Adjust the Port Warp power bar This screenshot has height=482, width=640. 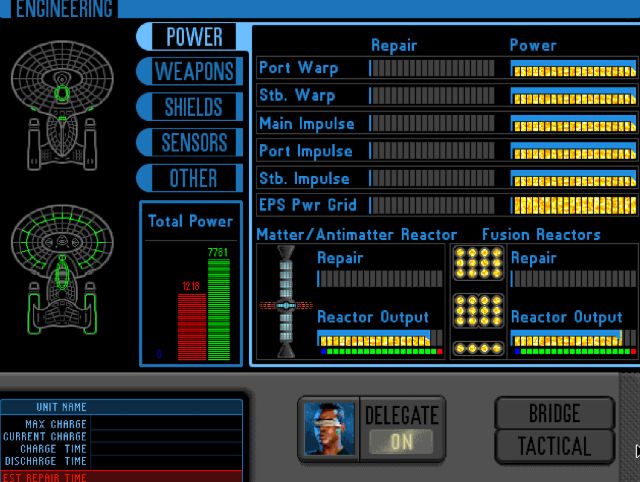[573, 69]
